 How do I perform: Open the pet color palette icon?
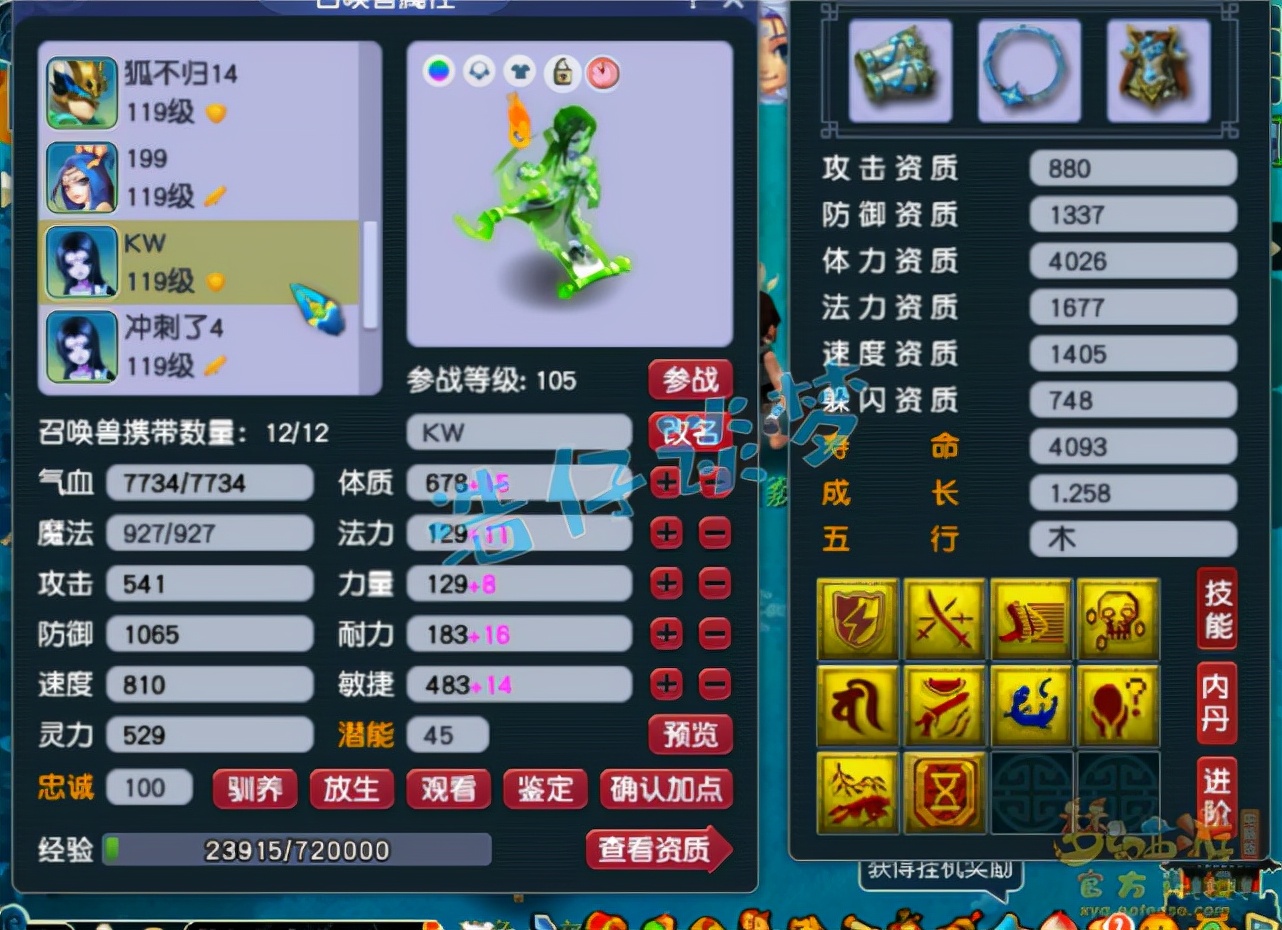coord(438,73)
